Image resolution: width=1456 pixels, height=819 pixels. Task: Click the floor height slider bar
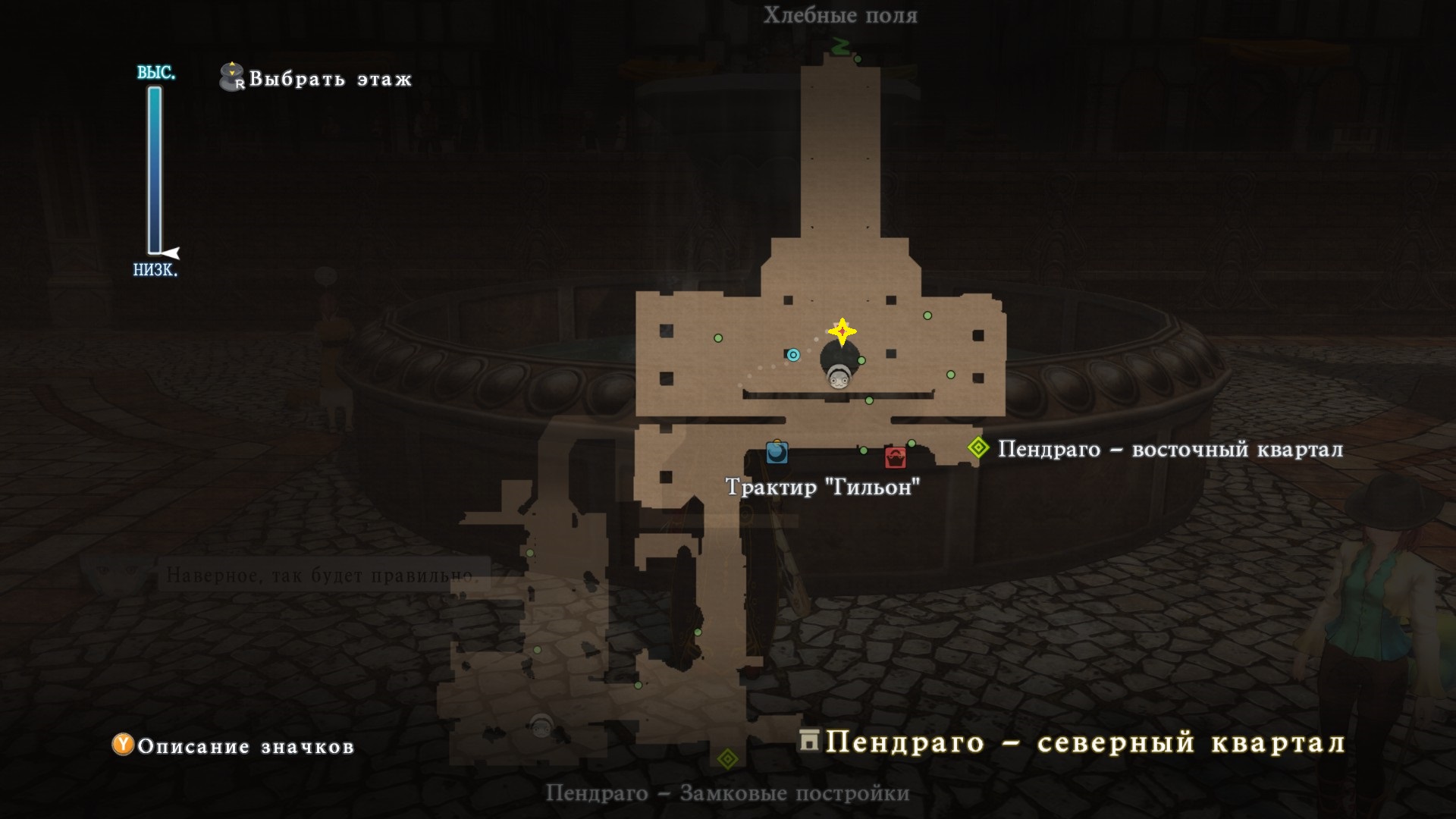pyautogui.click(x=155, y=171)
